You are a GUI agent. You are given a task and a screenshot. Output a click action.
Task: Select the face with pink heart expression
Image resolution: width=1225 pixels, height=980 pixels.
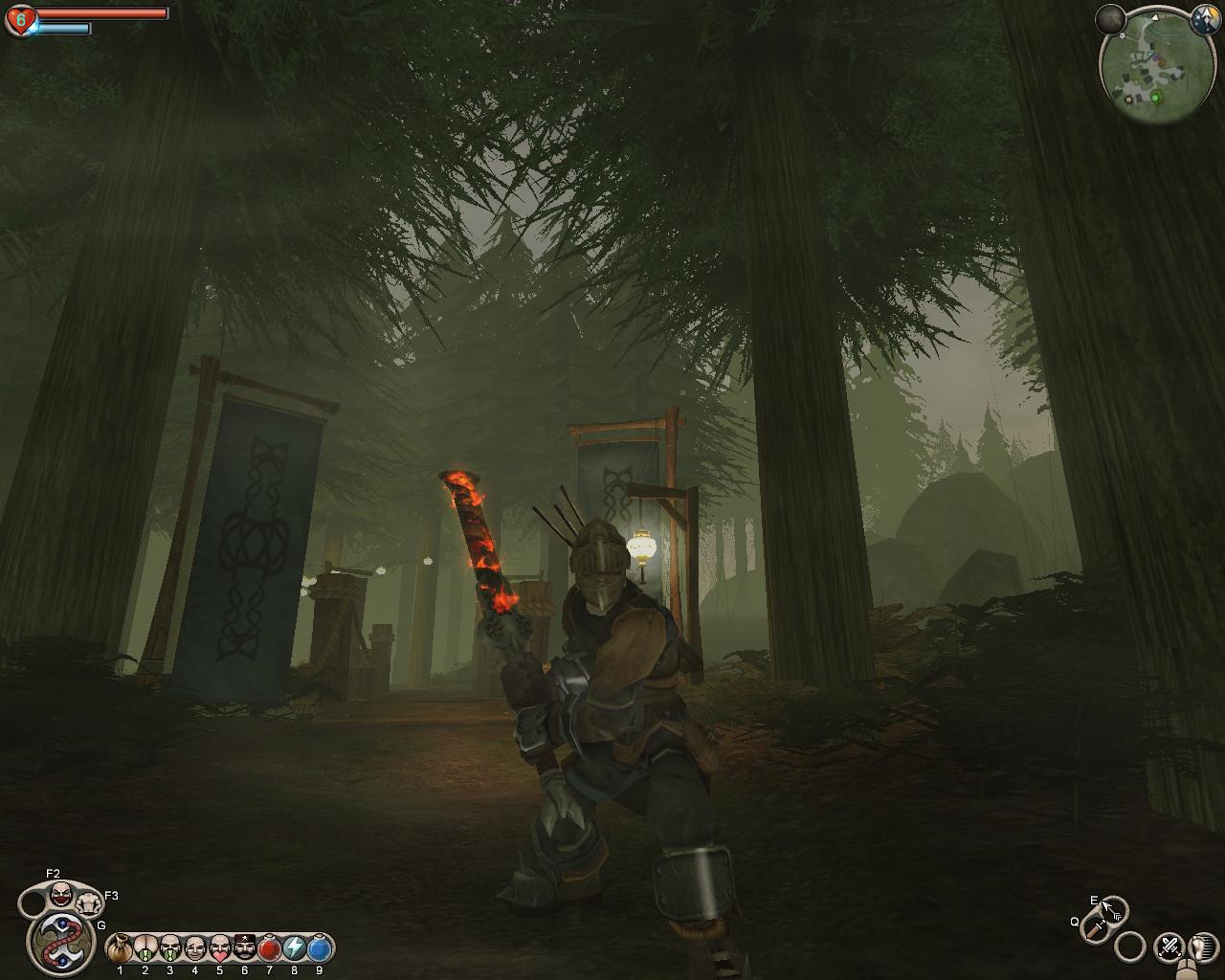point(219,948)
